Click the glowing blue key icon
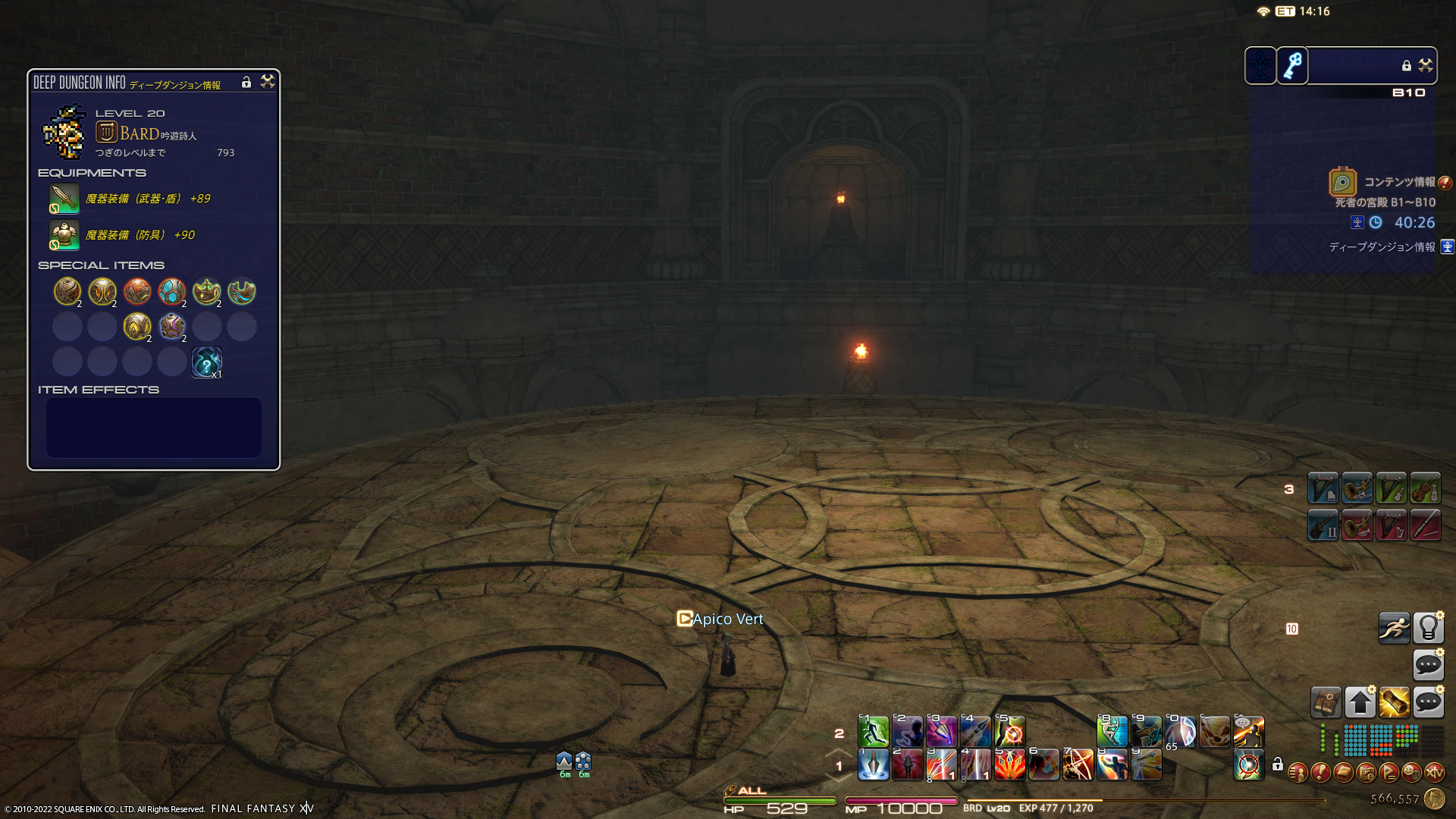 point(1293,66)
